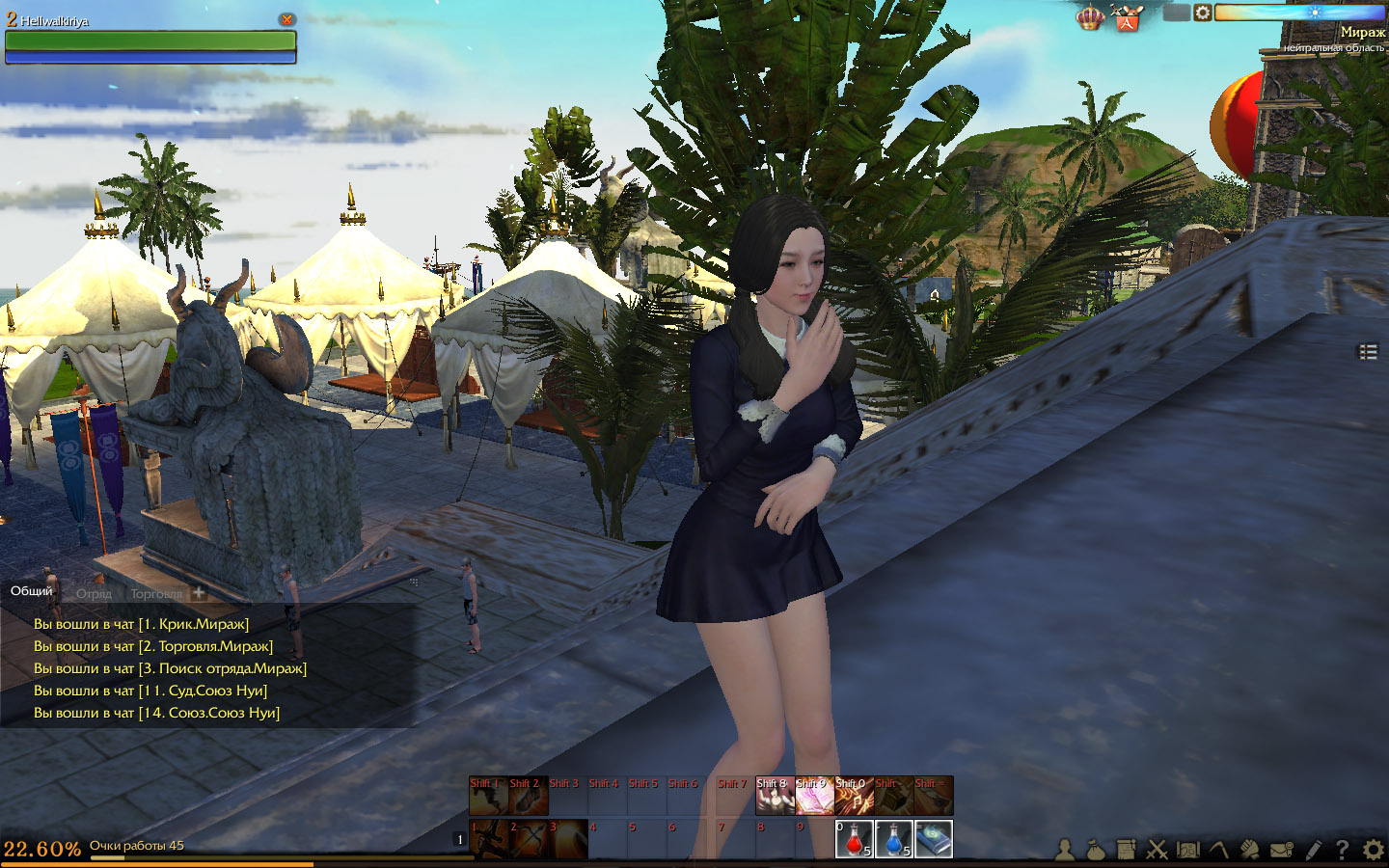Use the red health potion slot
The width and height of the screenshot is (1389, 868).
tap(854, 839)
